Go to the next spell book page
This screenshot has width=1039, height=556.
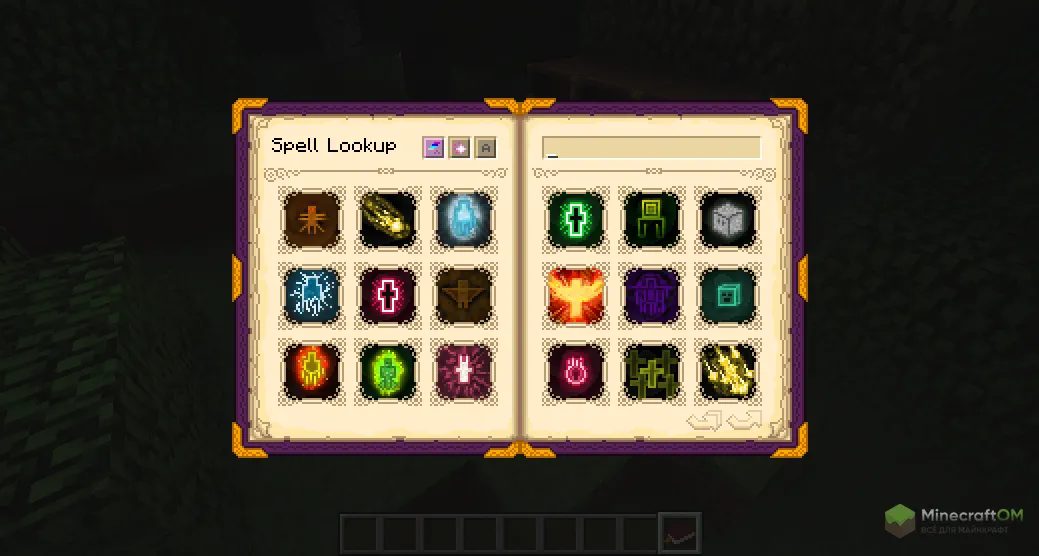point(745,420)
